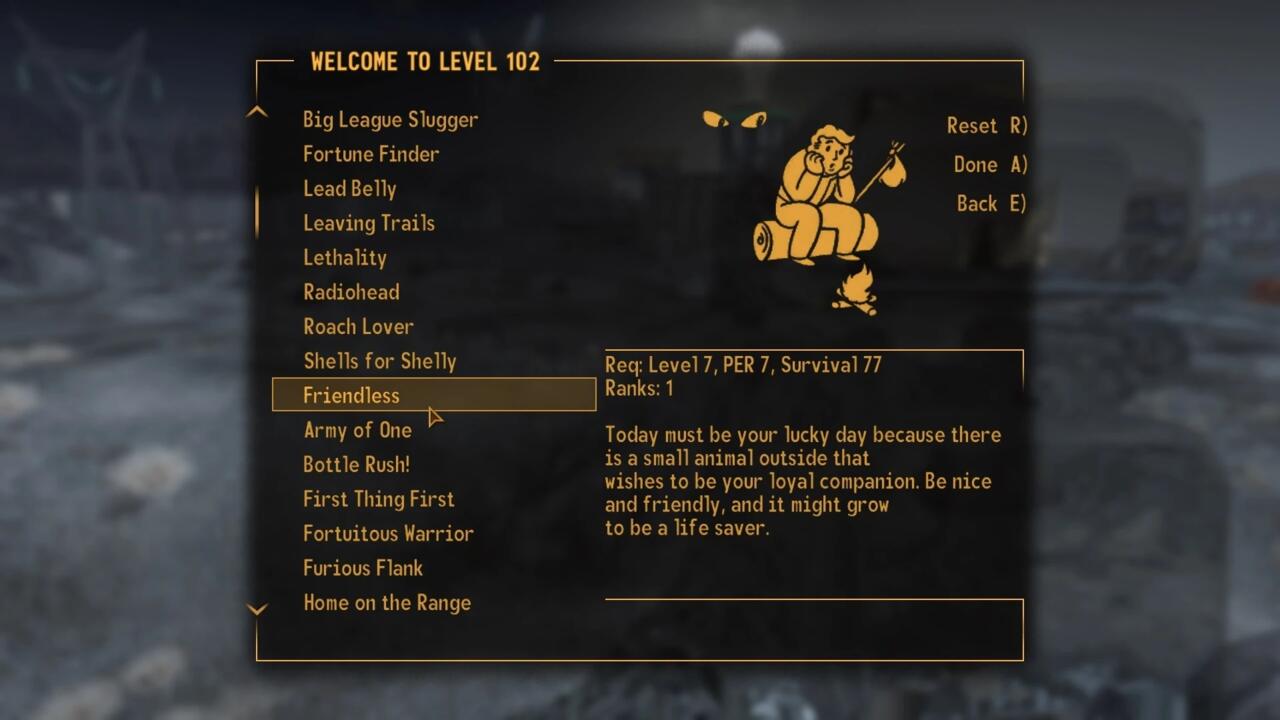Pick the Bottle Rush! perk

[356, 465]
